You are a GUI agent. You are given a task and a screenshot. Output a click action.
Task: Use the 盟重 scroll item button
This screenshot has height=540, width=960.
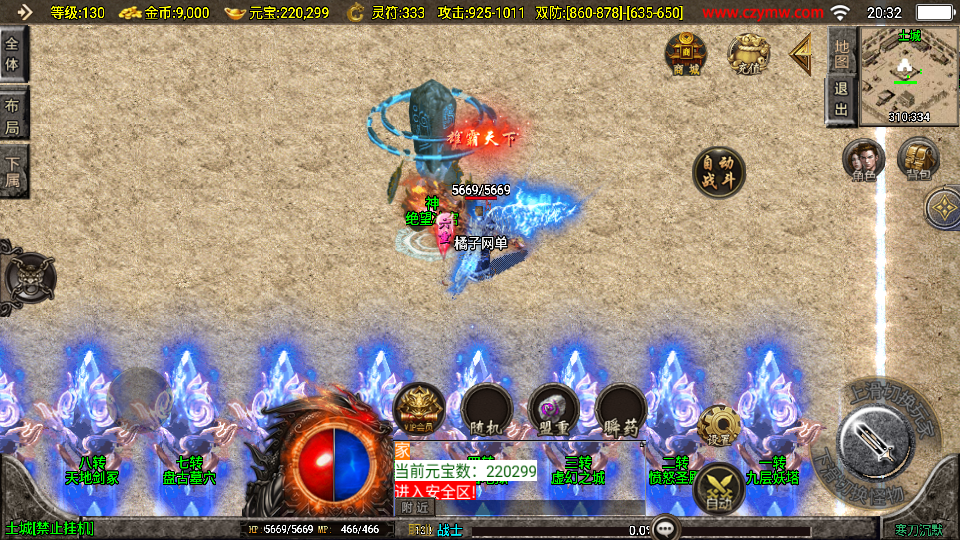coord(553,410)
